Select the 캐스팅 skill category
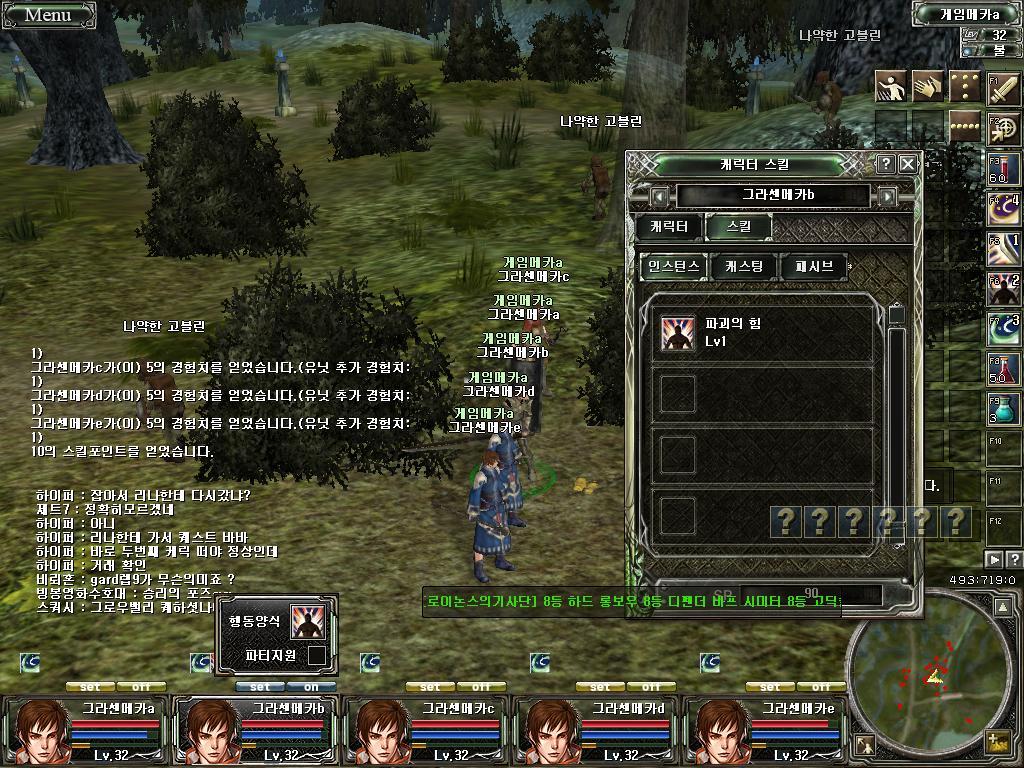The width and height of the screenshot is (1024, 768). point(743,267)
